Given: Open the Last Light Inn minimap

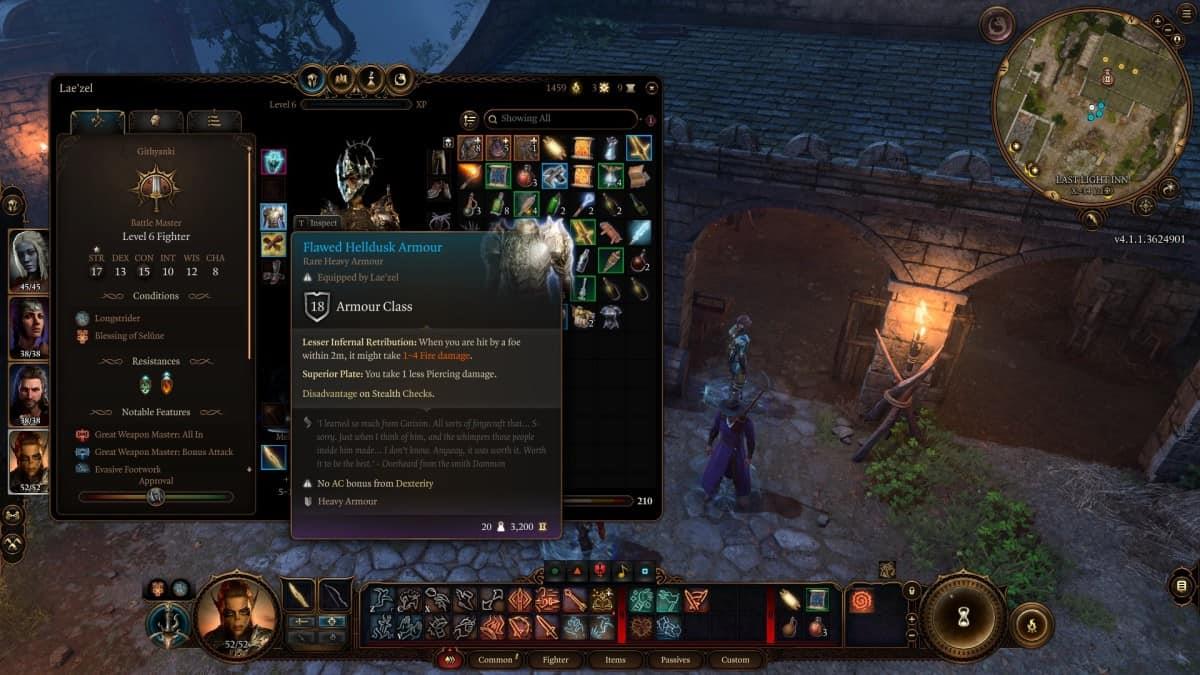Looking at the screenshot, I should click(1092, 105).
